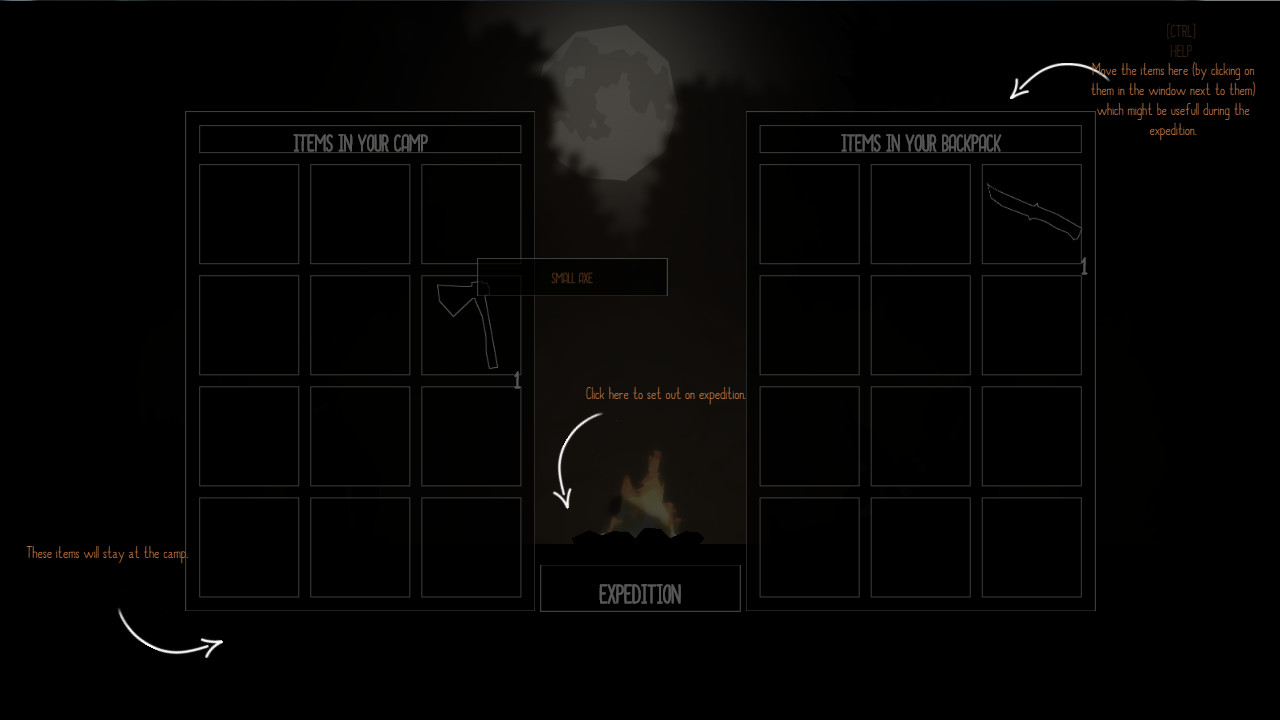Click the 'Click here to set out on expedition' text

click(x=665, y=394)
